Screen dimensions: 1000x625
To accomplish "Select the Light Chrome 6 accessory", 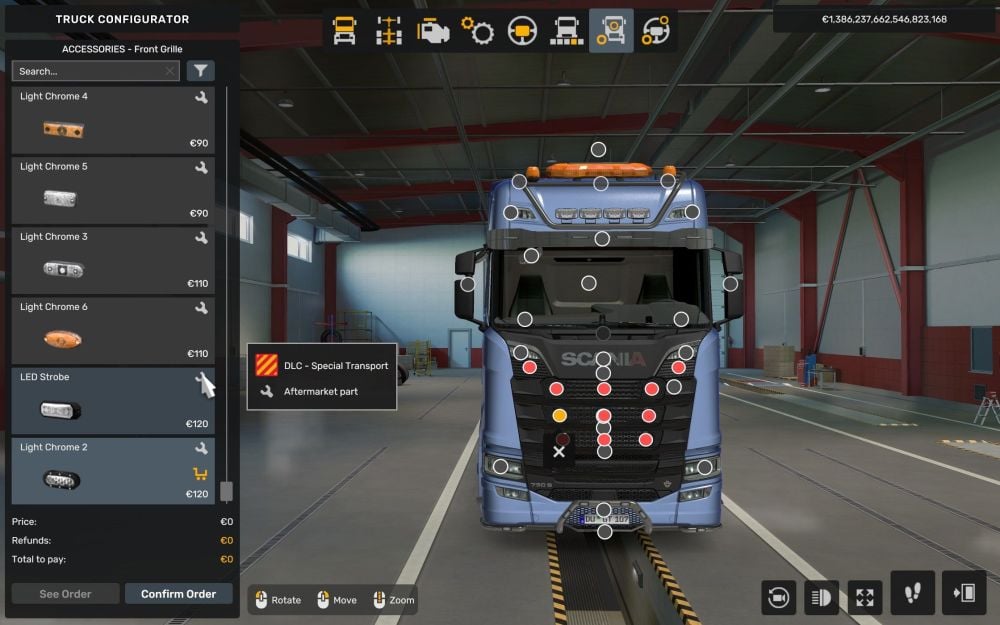I will (x=112, y=330).
